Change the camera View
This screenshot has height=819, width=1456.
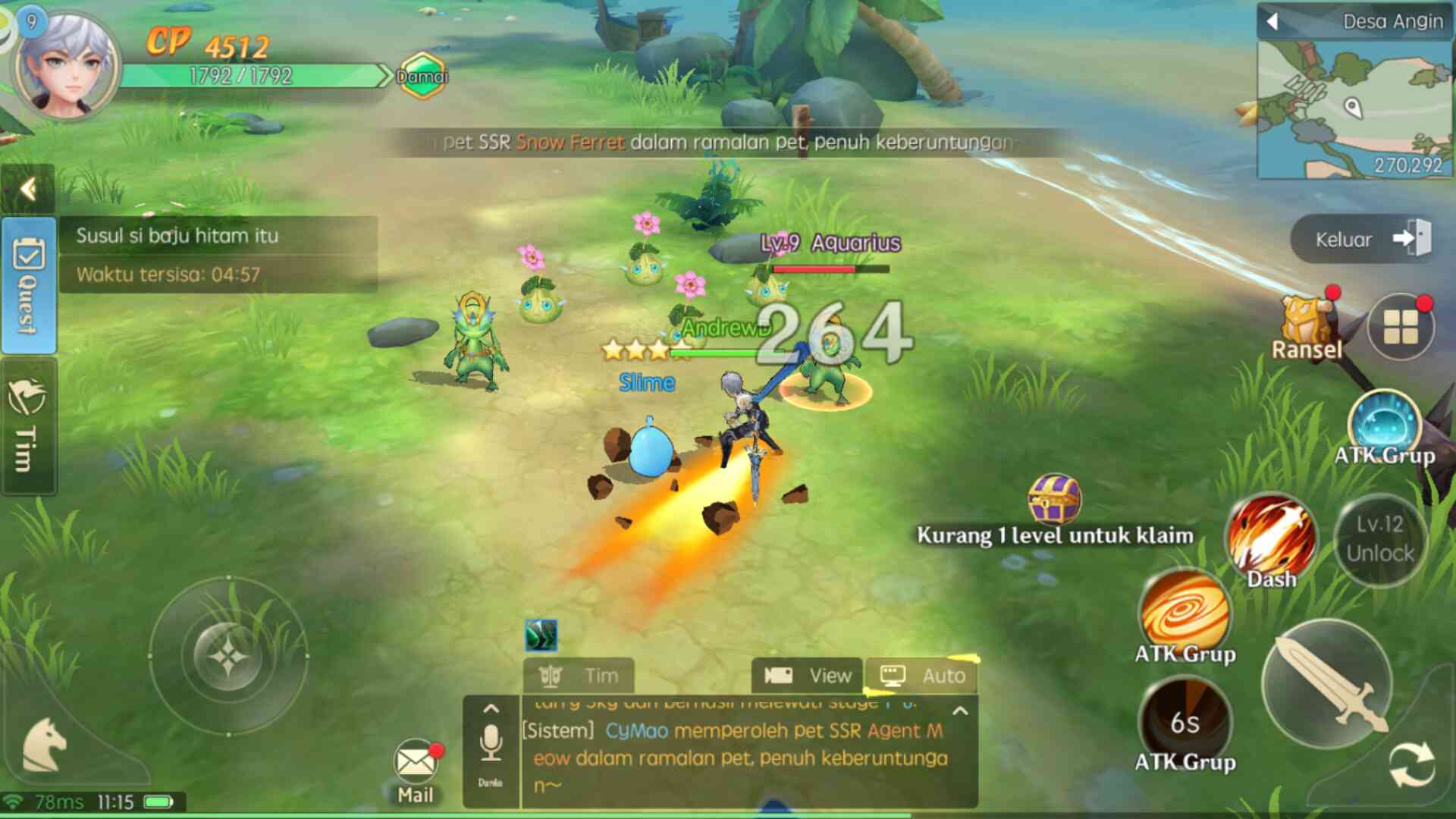[x=808, y=676]
